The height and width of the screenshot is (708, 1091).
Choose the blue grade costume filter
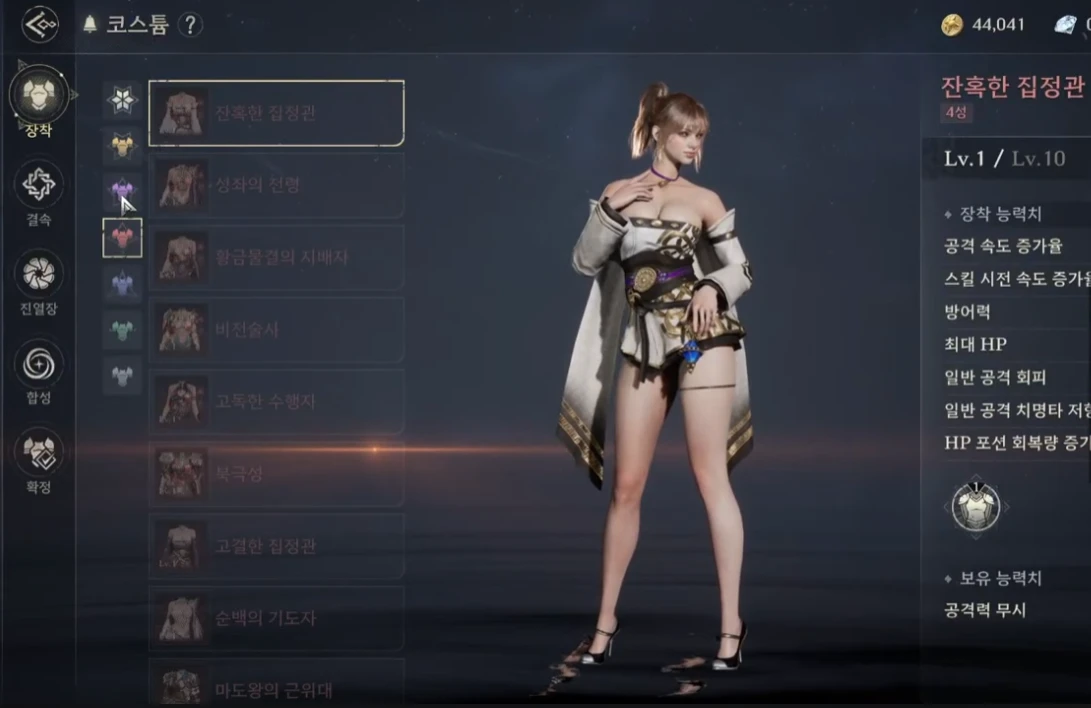122,284
